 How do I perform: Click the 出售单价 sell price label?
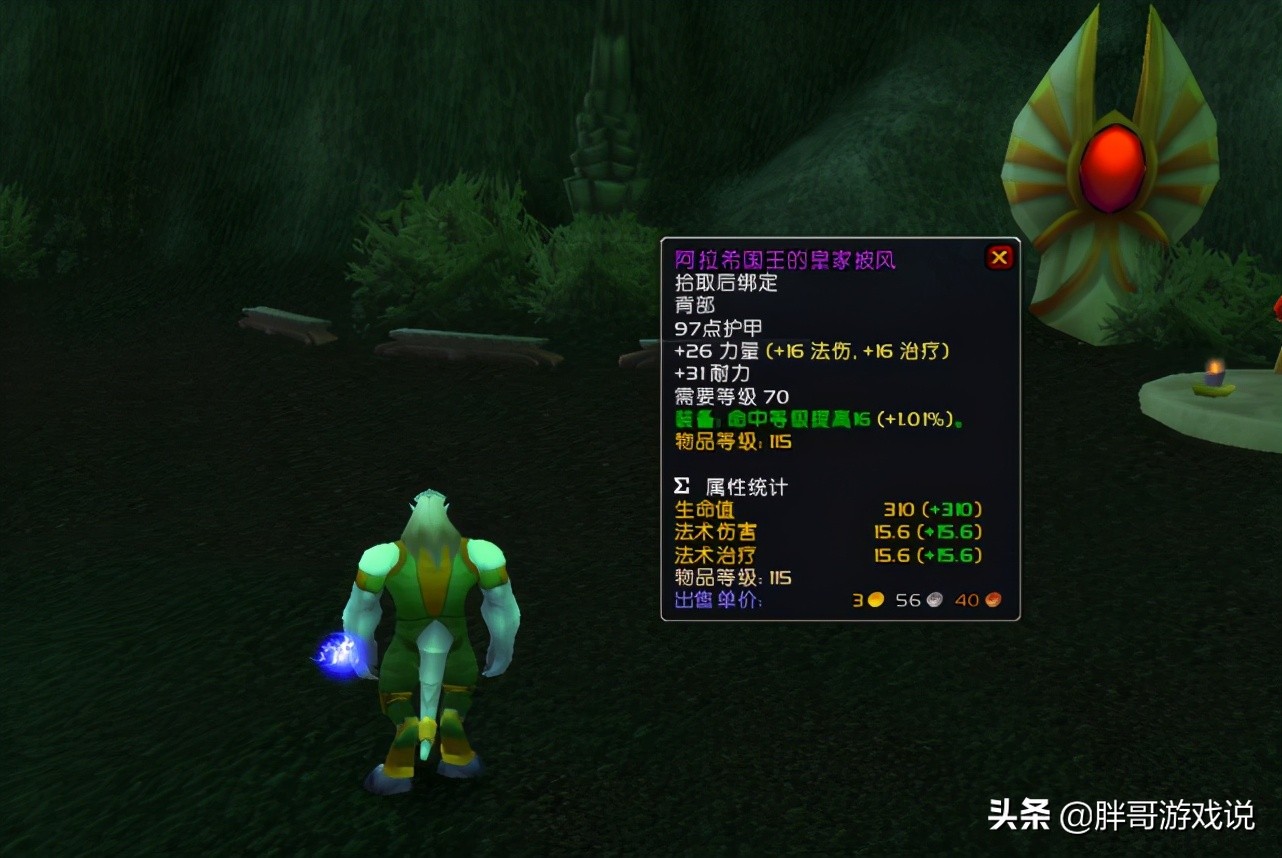(716, 600)
